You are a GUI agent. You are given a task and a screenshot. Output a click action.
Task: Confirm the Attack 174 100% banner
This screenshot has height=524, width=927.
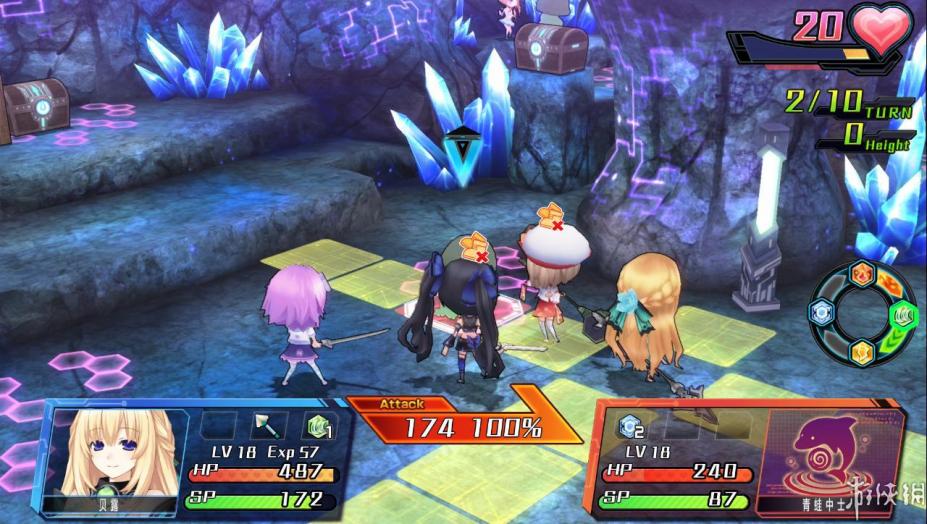[x=465, y=424]
